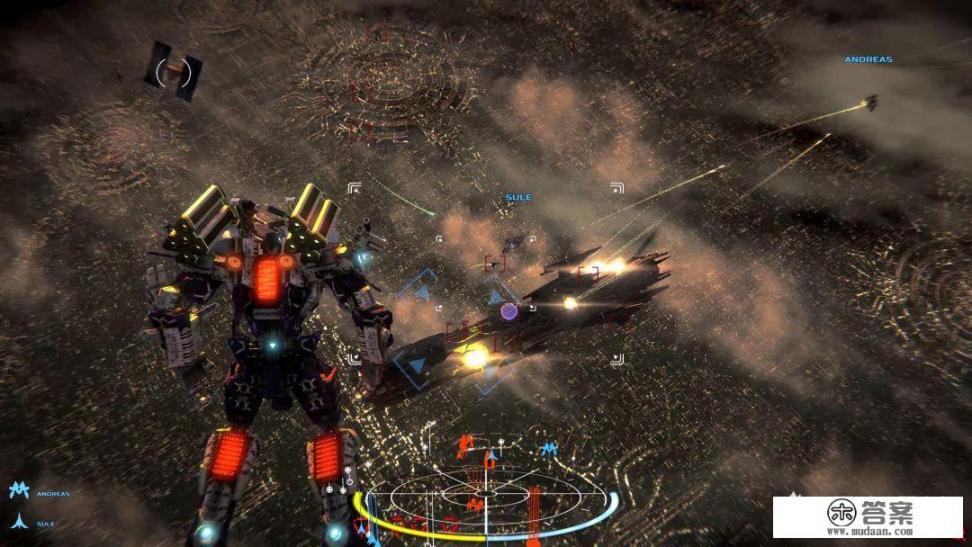Select Sule in the squad list

point(44,522)
